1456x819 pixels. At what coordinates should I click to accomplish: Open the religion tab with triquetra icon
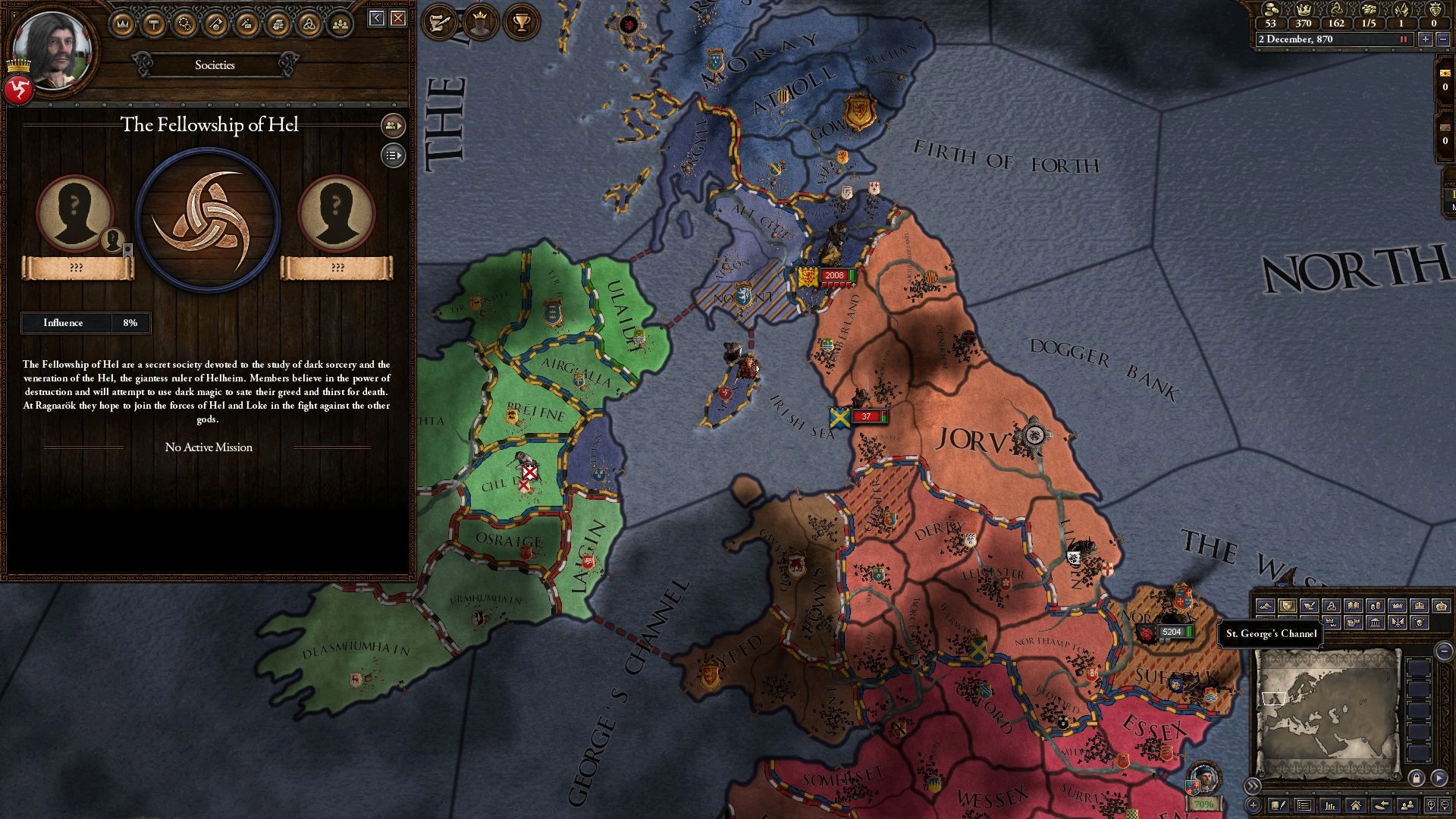click(309, 24)
